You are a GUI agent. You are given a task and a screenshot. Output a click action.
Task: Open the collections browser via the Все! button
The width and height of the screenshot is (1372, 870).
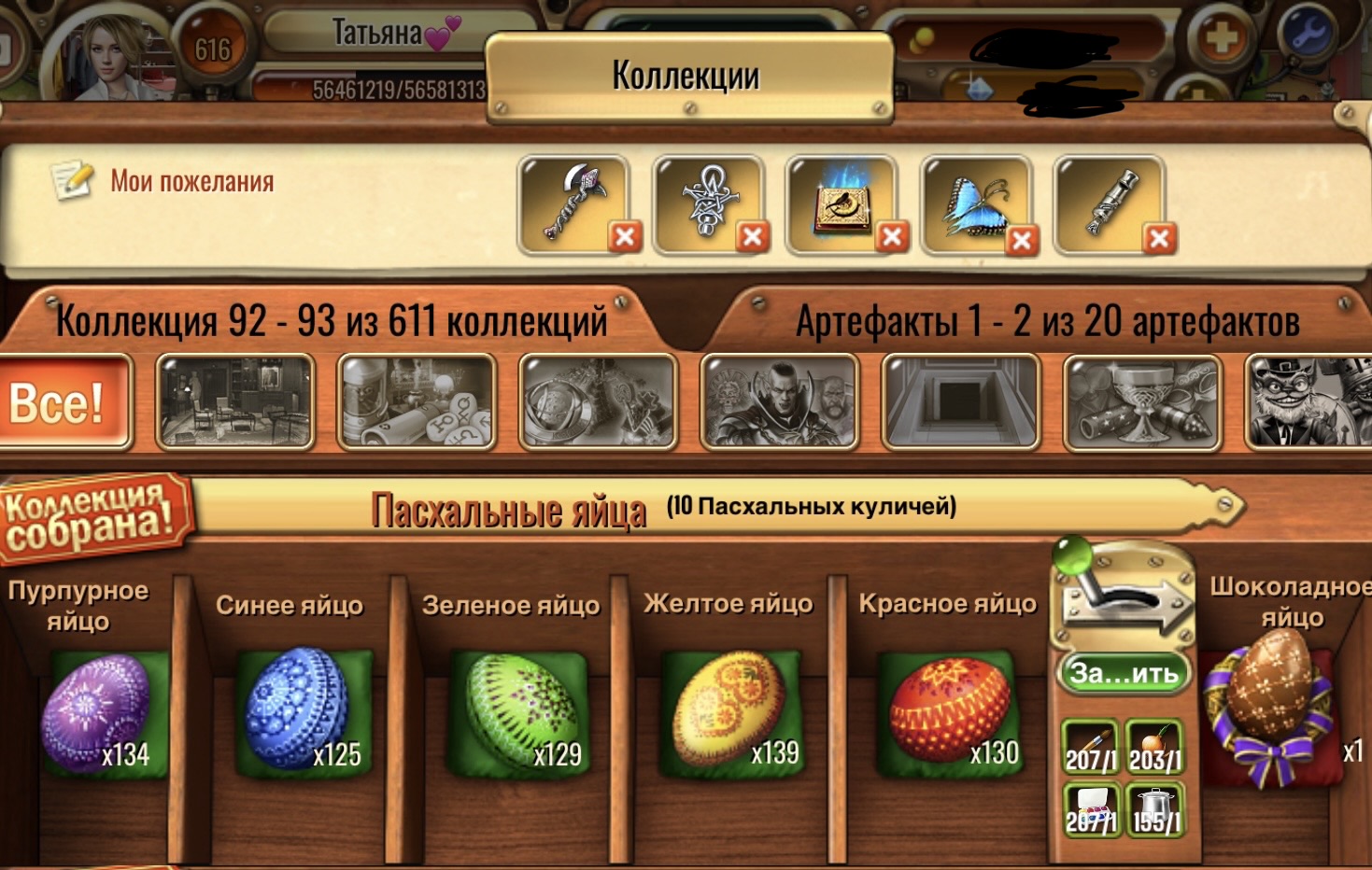tap(64, 403)
